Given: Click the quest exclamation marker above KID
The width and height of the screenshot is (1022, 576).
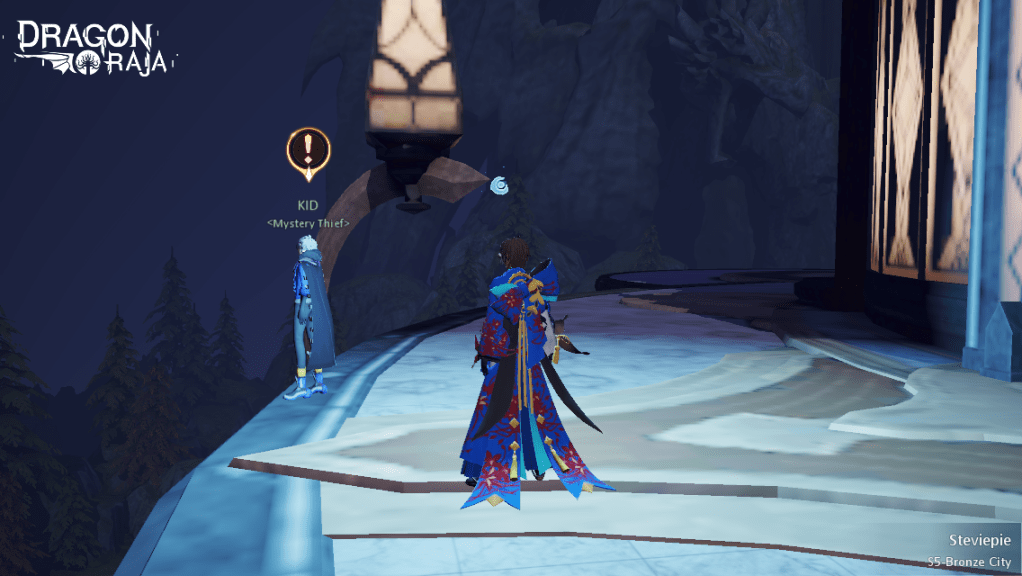Looking at the screenshot, I should pos(308,152).
